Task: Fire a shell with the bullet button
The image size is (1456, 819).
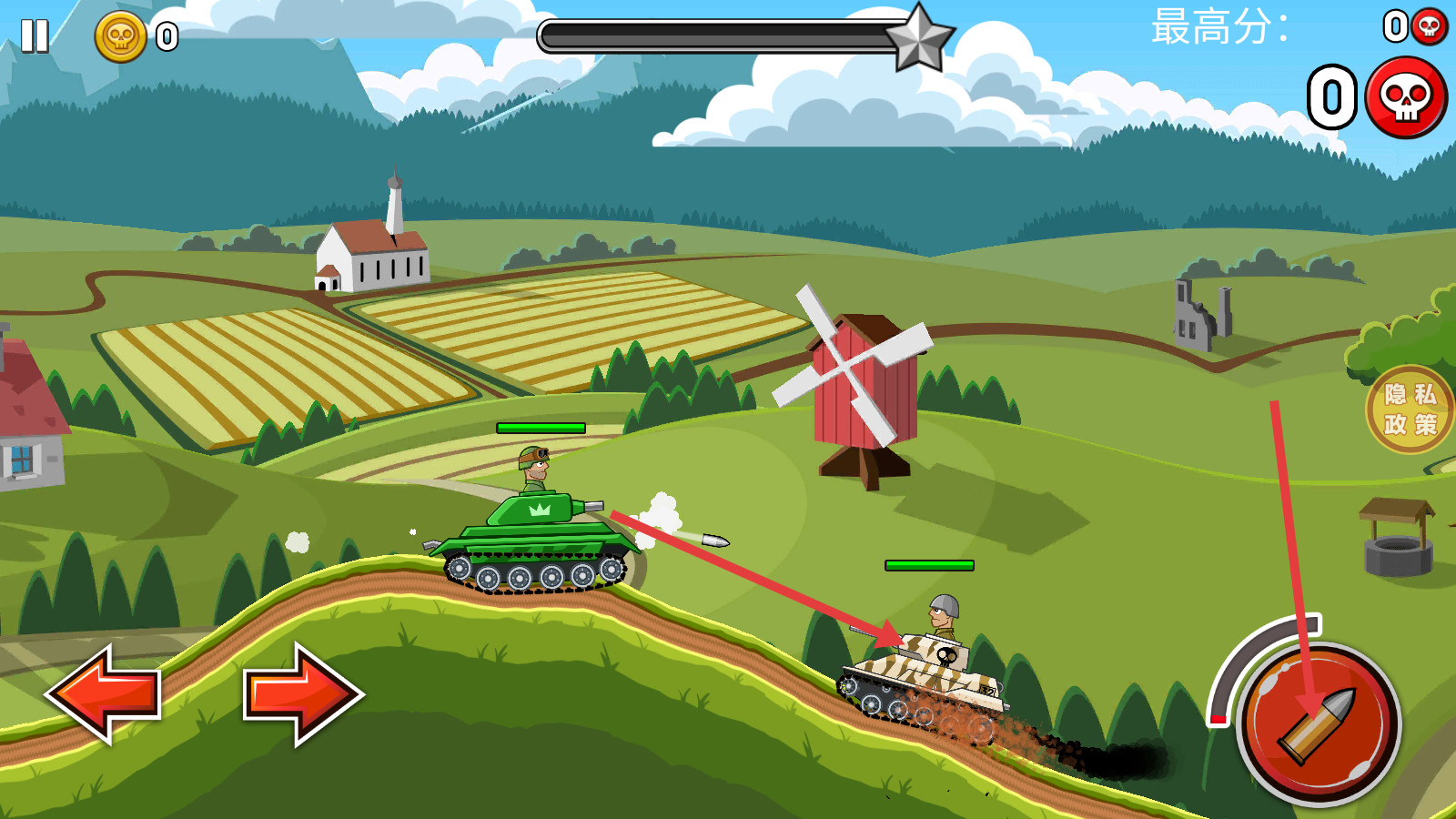Action: pyautogui.click(x=1319, y=725)
